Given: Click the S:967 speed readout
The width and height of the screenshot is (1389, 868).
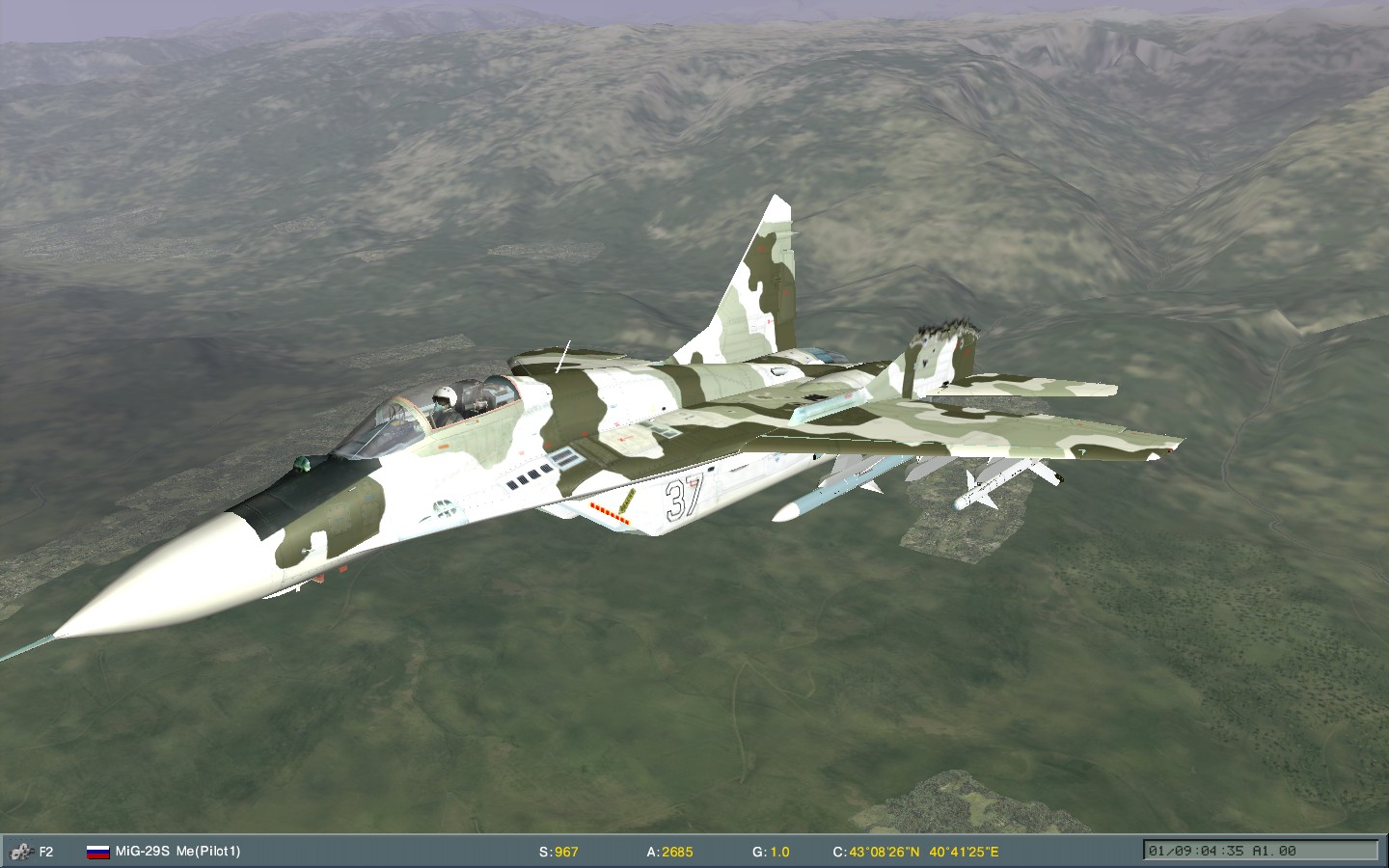Looking at the screenshot, I should [559, 853].
